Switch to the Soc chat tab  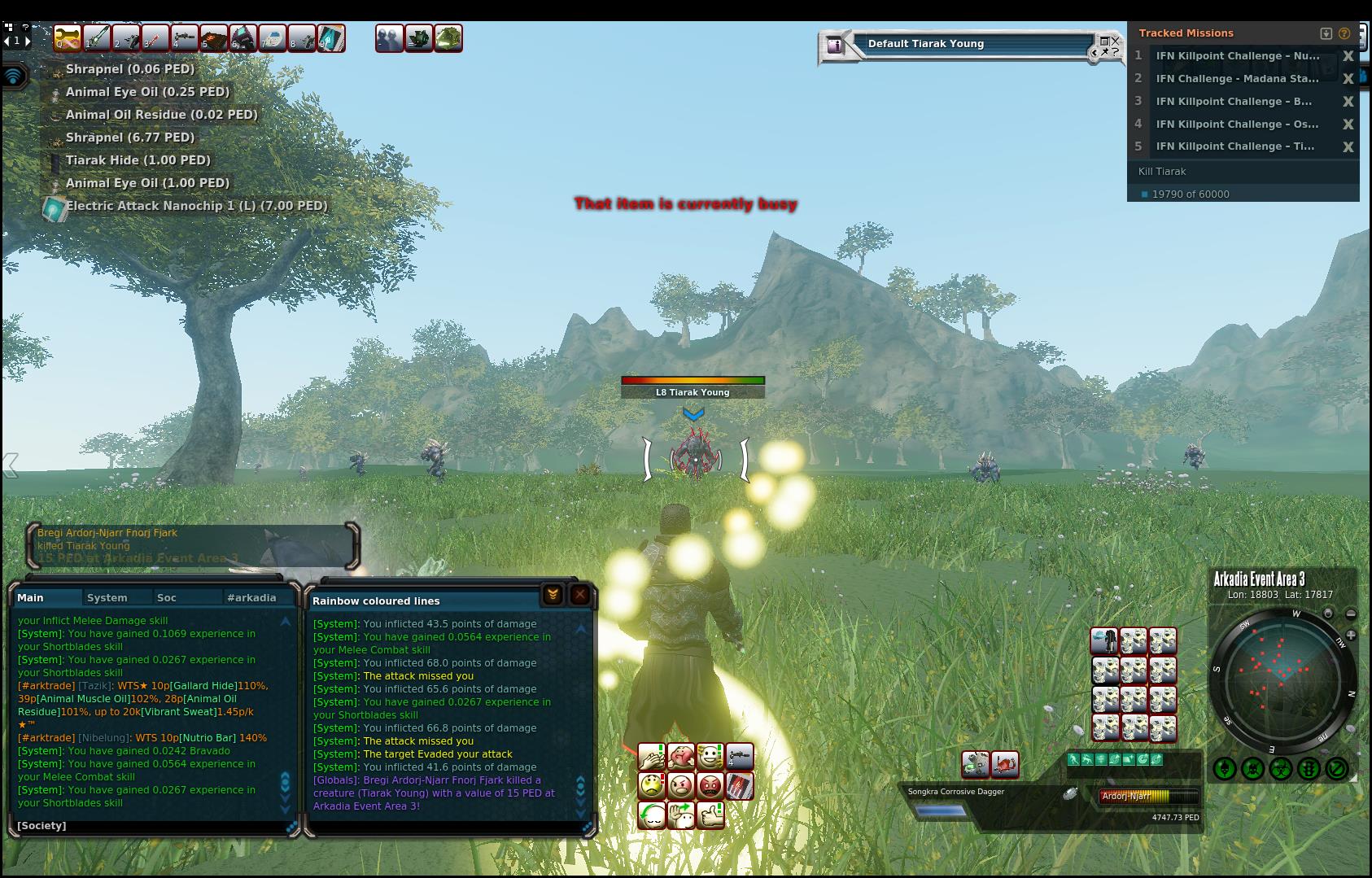coord(167,597)
